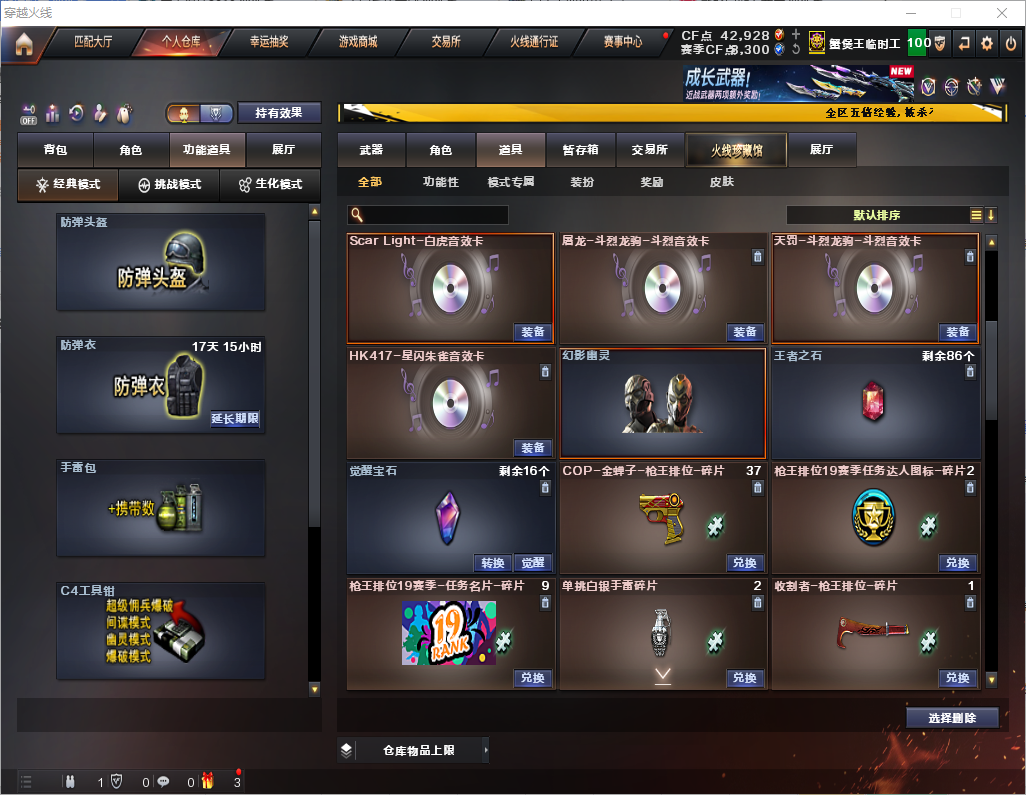
Task: Equip the Scar Light-白虎音效卡
Action: [533, 332]
